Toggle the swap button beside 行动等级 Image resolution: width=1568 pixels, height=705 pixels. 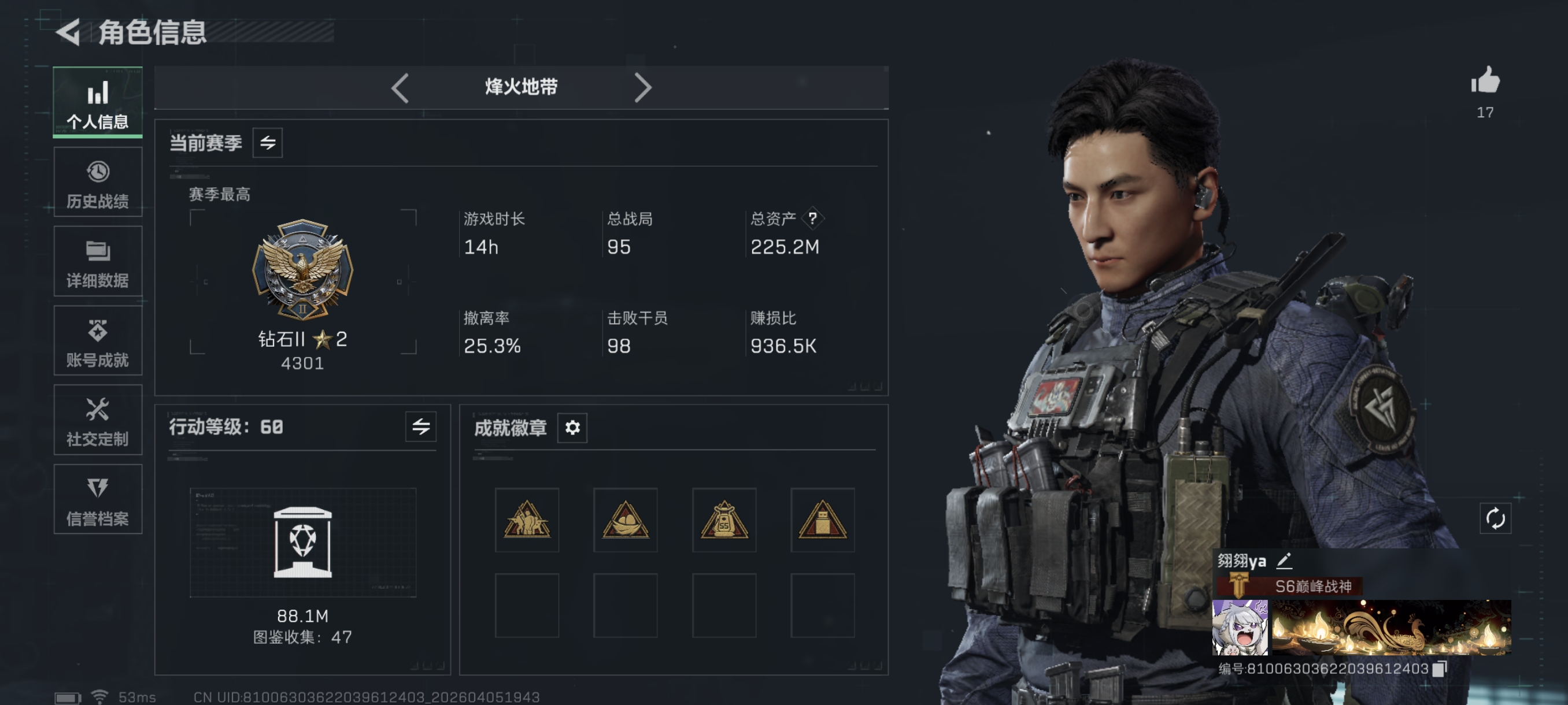click(420, 426)
